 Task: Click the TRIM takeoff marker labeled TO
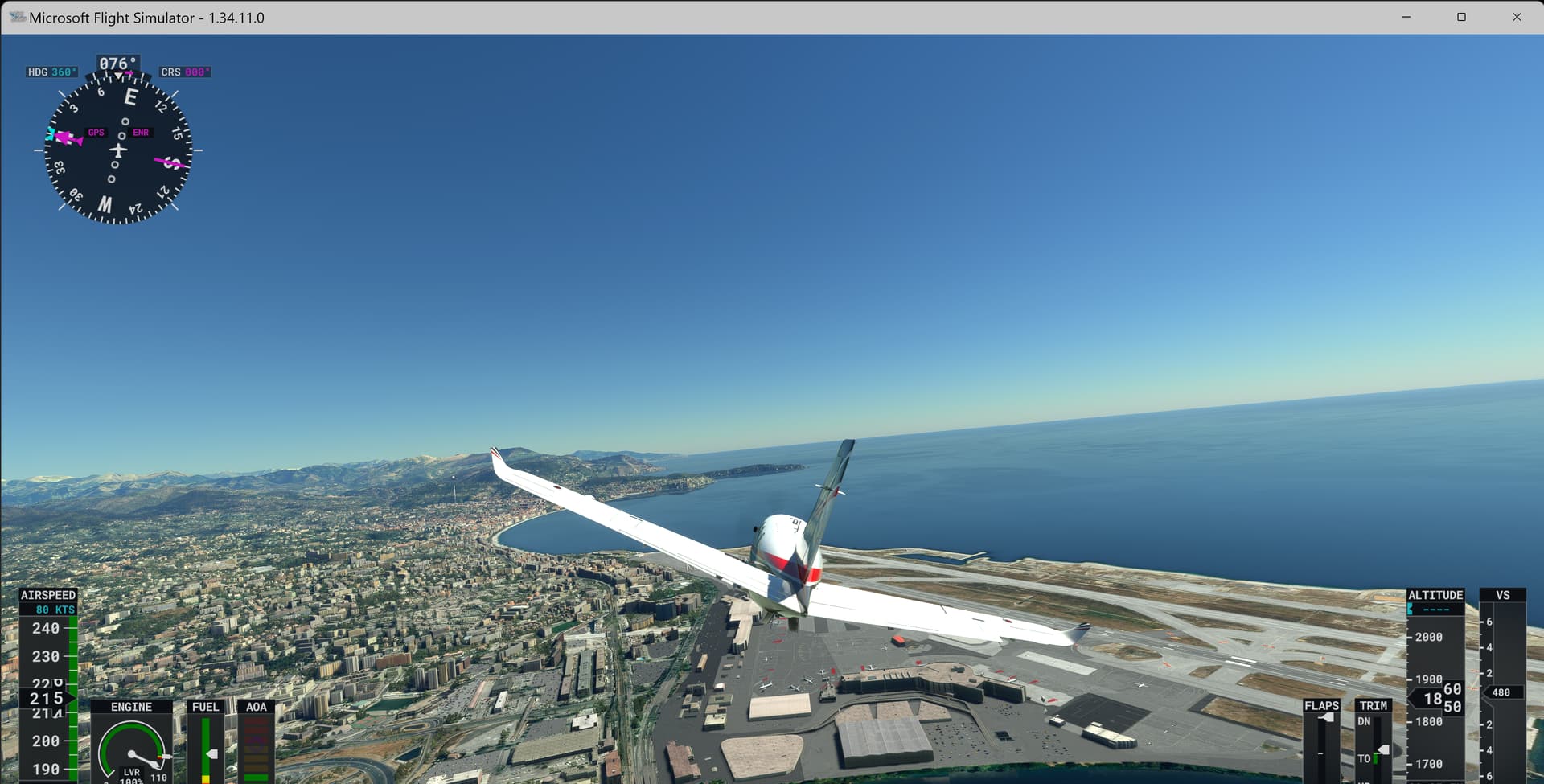pyautogui.click(x=1365, y=758)
